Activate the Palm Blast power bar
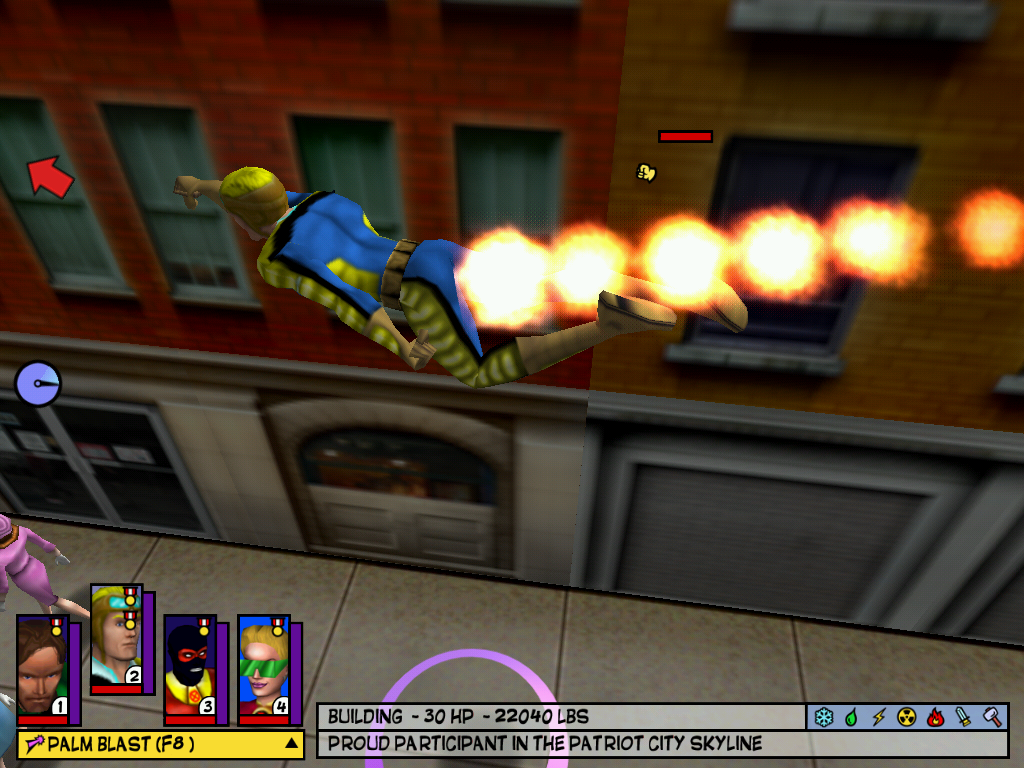1024x768 pixels. click(x=150, y=744)
